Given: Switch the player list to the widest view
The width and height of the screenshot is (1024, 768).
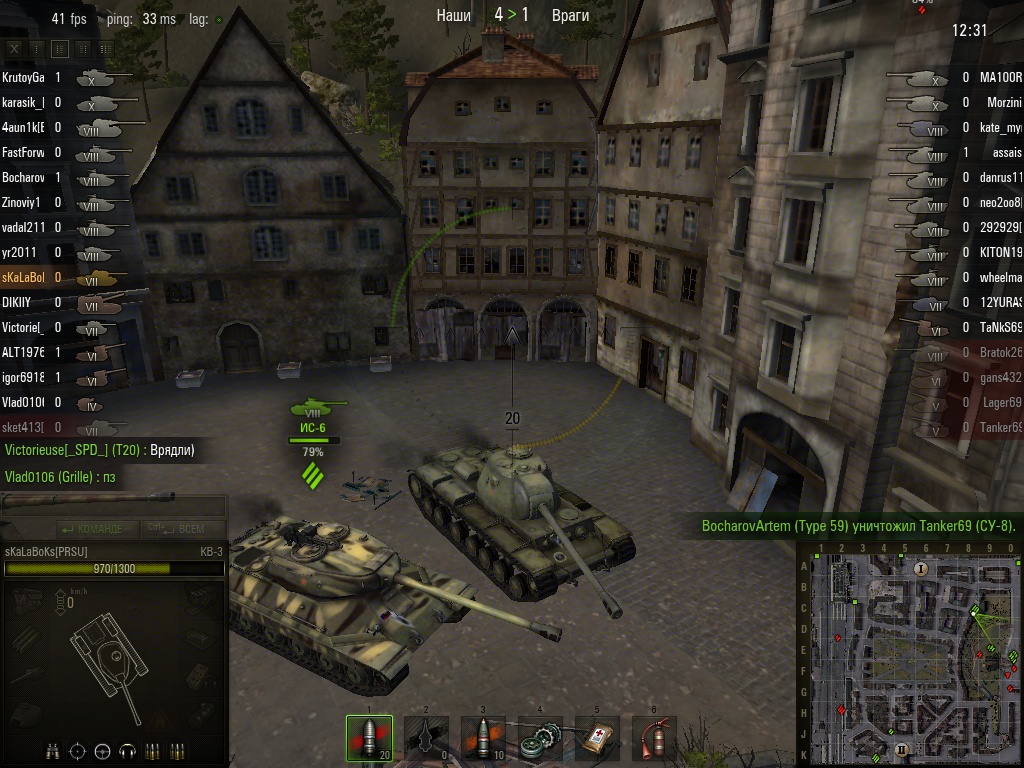Looking at the screenshot, I should 108,48.
